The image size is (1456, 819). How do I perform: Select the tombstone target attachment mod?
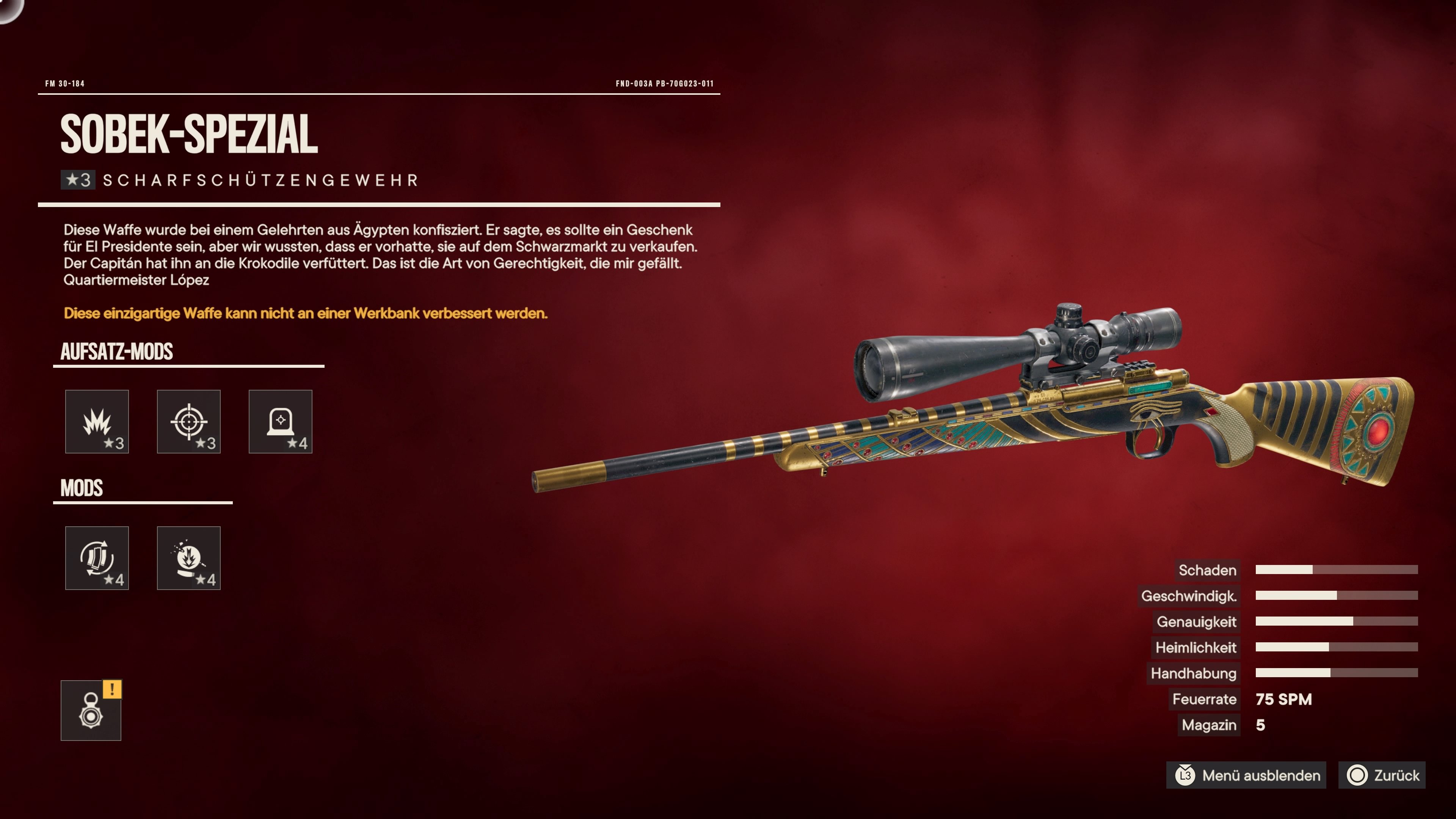[280, 421]
